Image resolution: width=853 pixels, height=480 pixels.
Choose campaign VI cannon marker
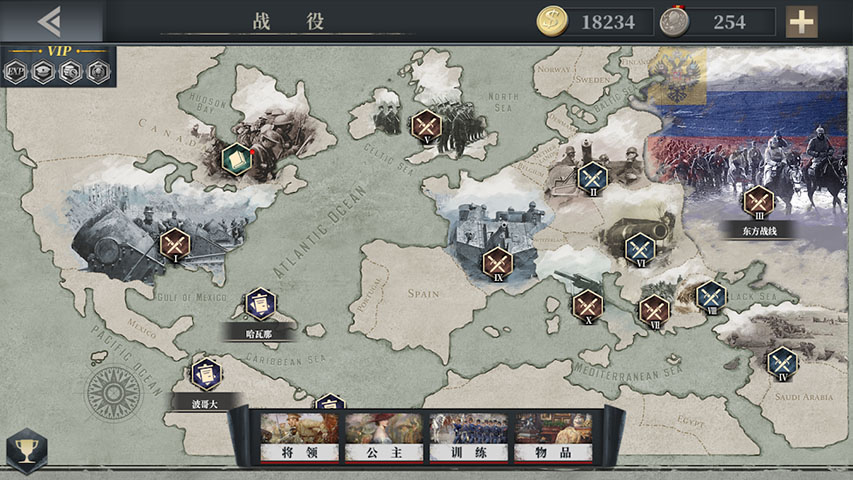pos(639,247)
